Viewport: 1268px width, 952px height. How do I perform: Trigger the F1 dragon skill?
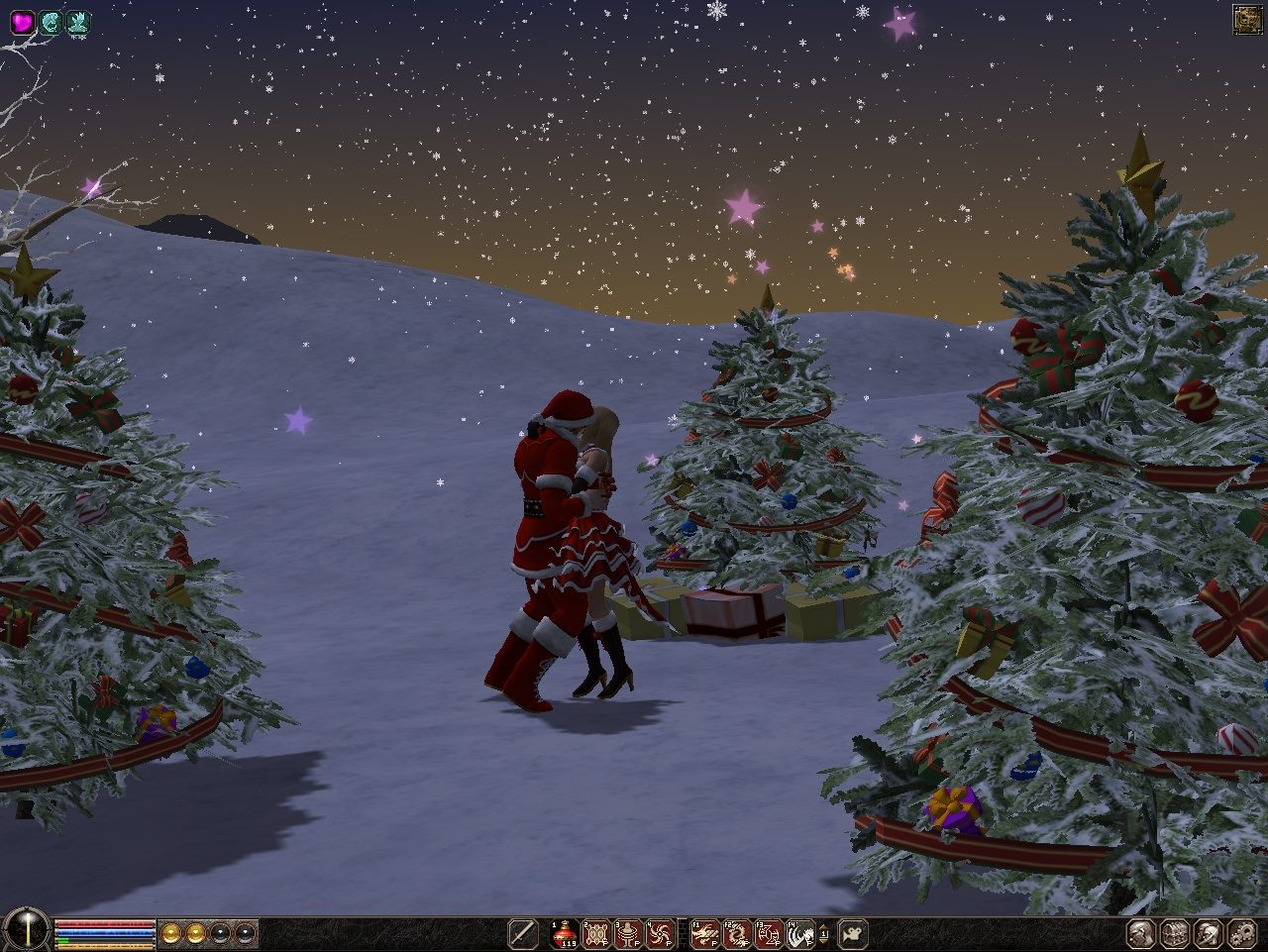tap(706, 933)
